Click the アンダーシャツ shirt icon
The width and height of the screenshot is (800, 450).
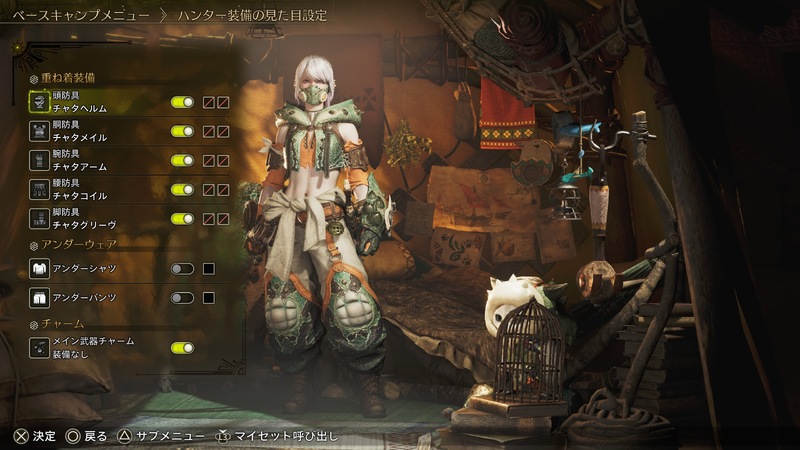tap(40, 269)
